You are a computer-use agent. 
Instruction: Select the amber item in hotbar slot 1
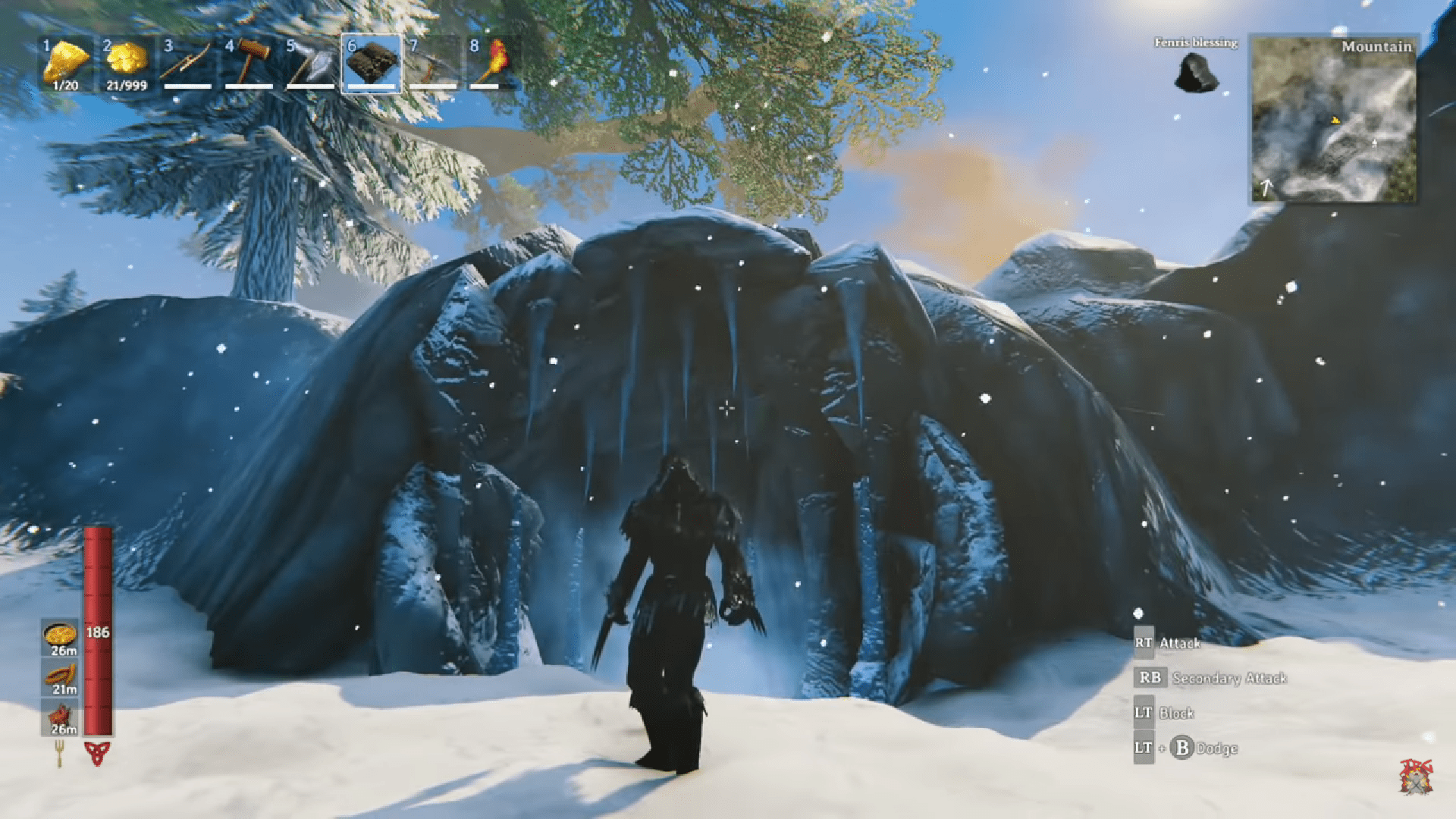66,62
